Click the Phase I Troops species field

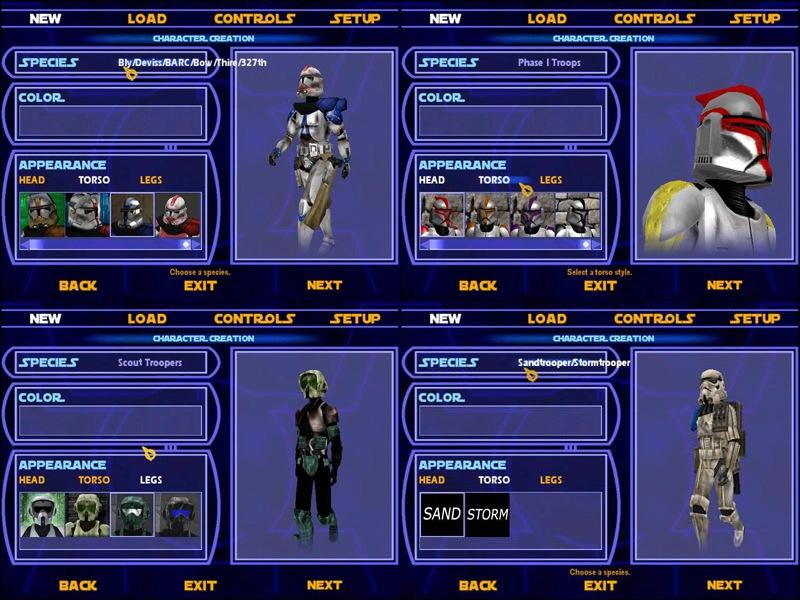pos(549,62)
